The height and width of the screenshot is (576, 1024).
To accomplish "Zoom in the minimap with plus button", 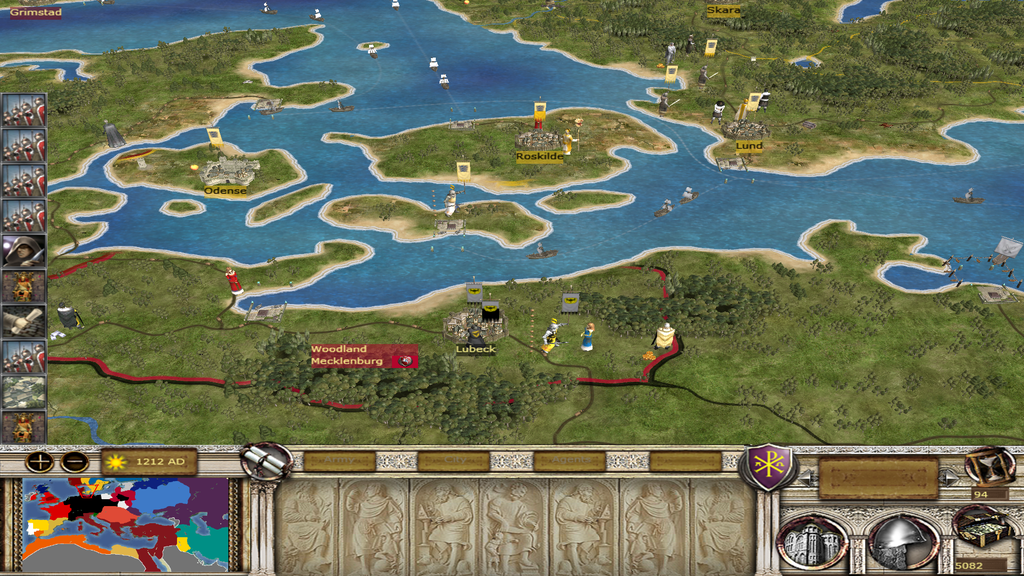I will tap(40, 462).
